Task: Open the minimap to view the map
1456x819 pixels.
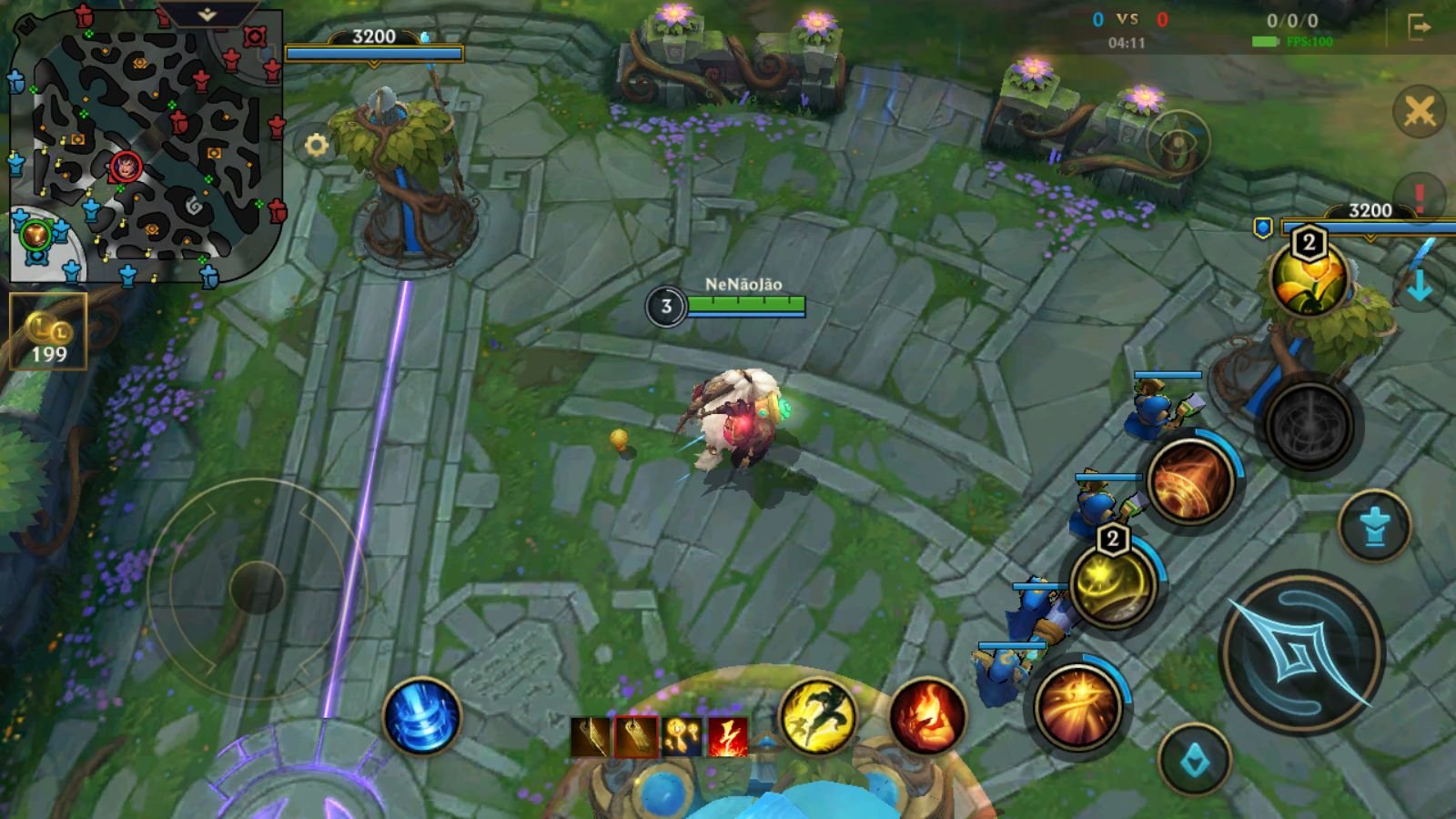Action: point(146,155)
